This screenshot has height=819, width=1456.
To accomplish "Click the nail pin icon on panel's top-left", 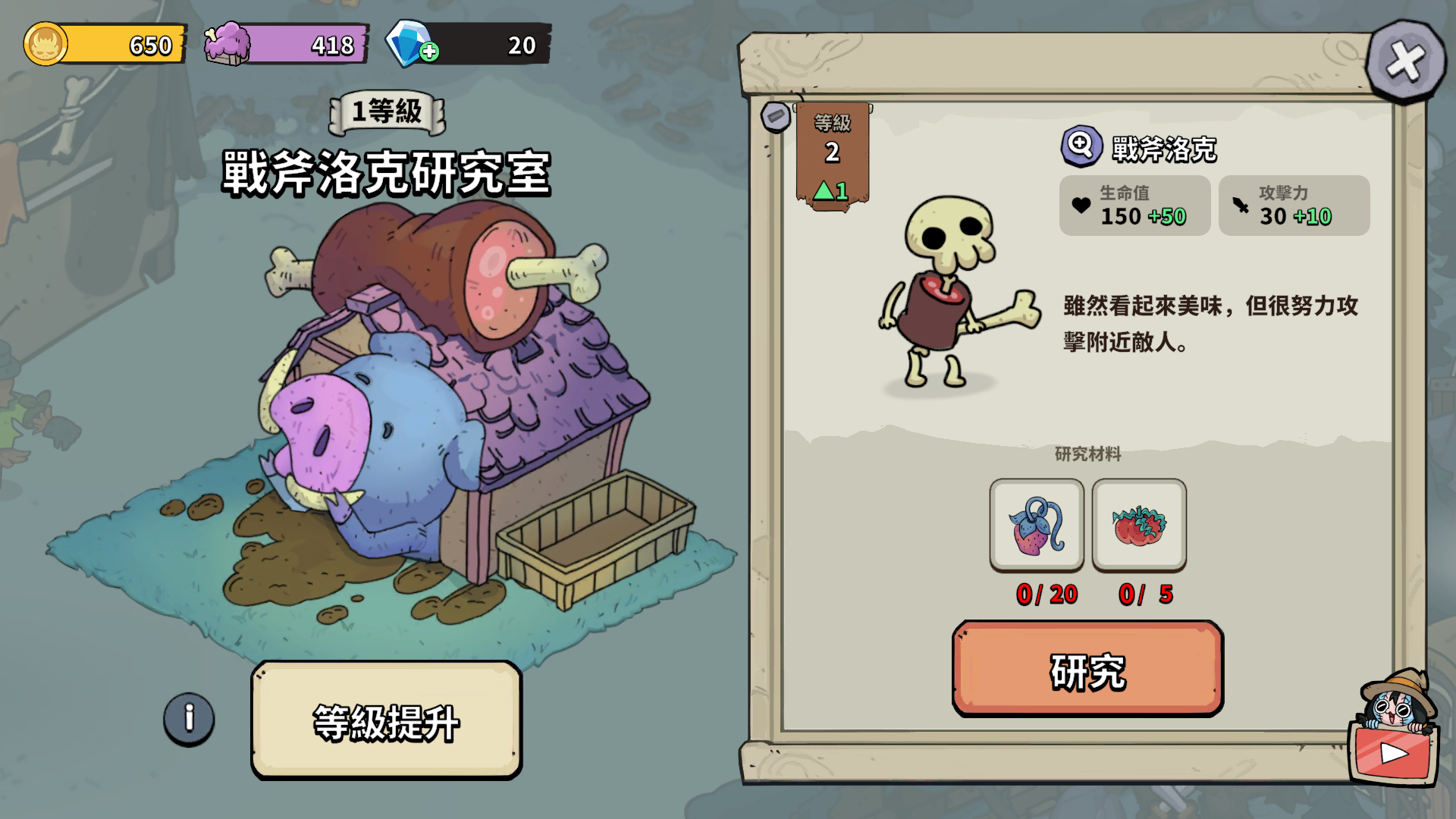I will coord(777,115).
